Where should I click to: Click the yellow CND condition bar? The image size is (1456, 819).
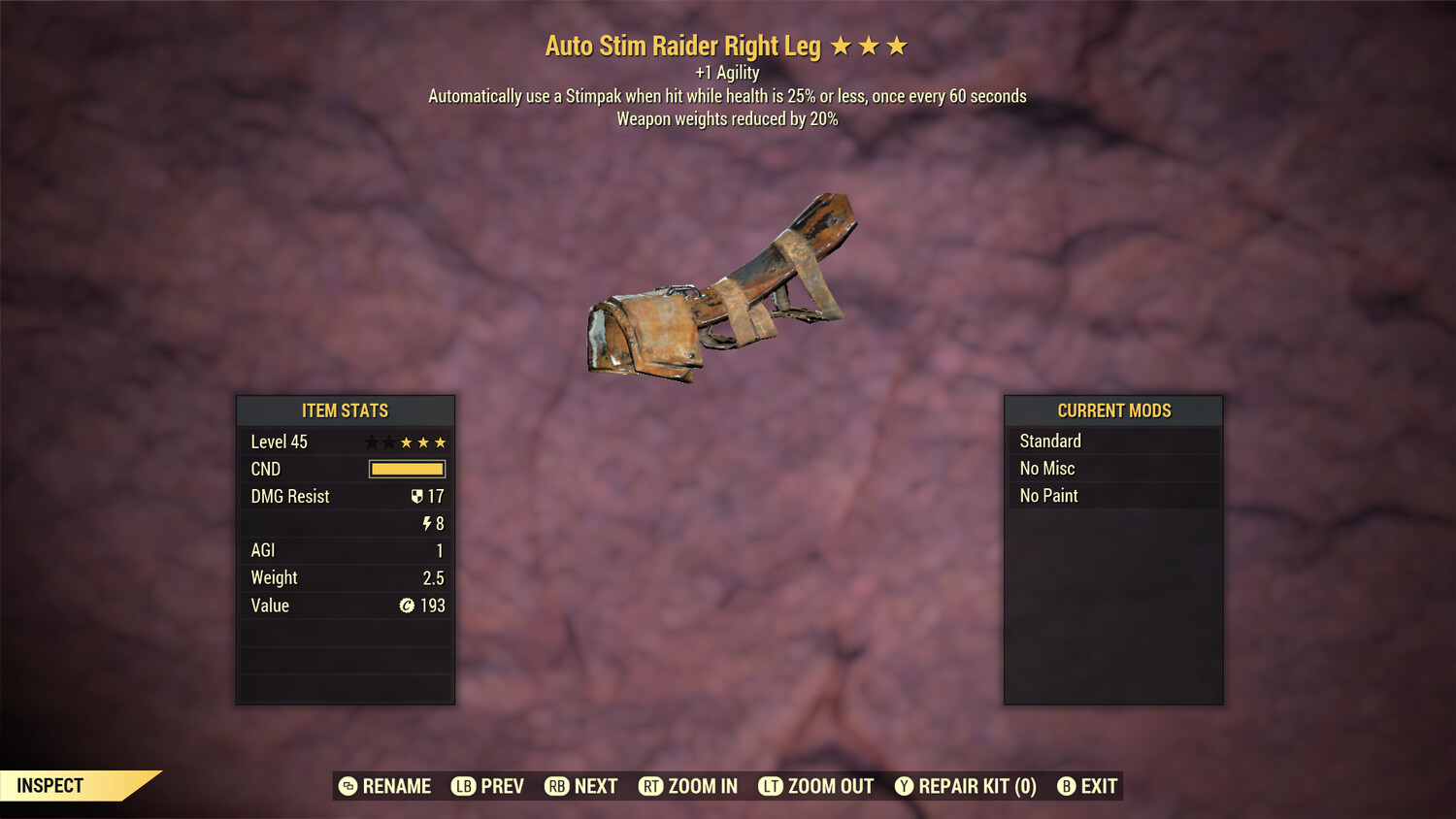point(406,469)
